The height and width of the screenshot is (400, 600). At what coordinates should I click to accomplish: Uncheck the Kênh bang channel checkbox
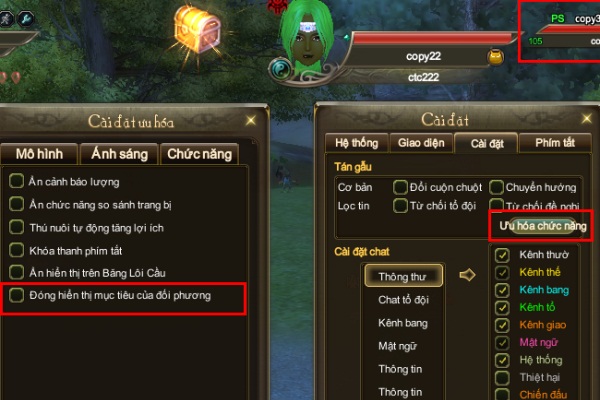pos(503,290)
